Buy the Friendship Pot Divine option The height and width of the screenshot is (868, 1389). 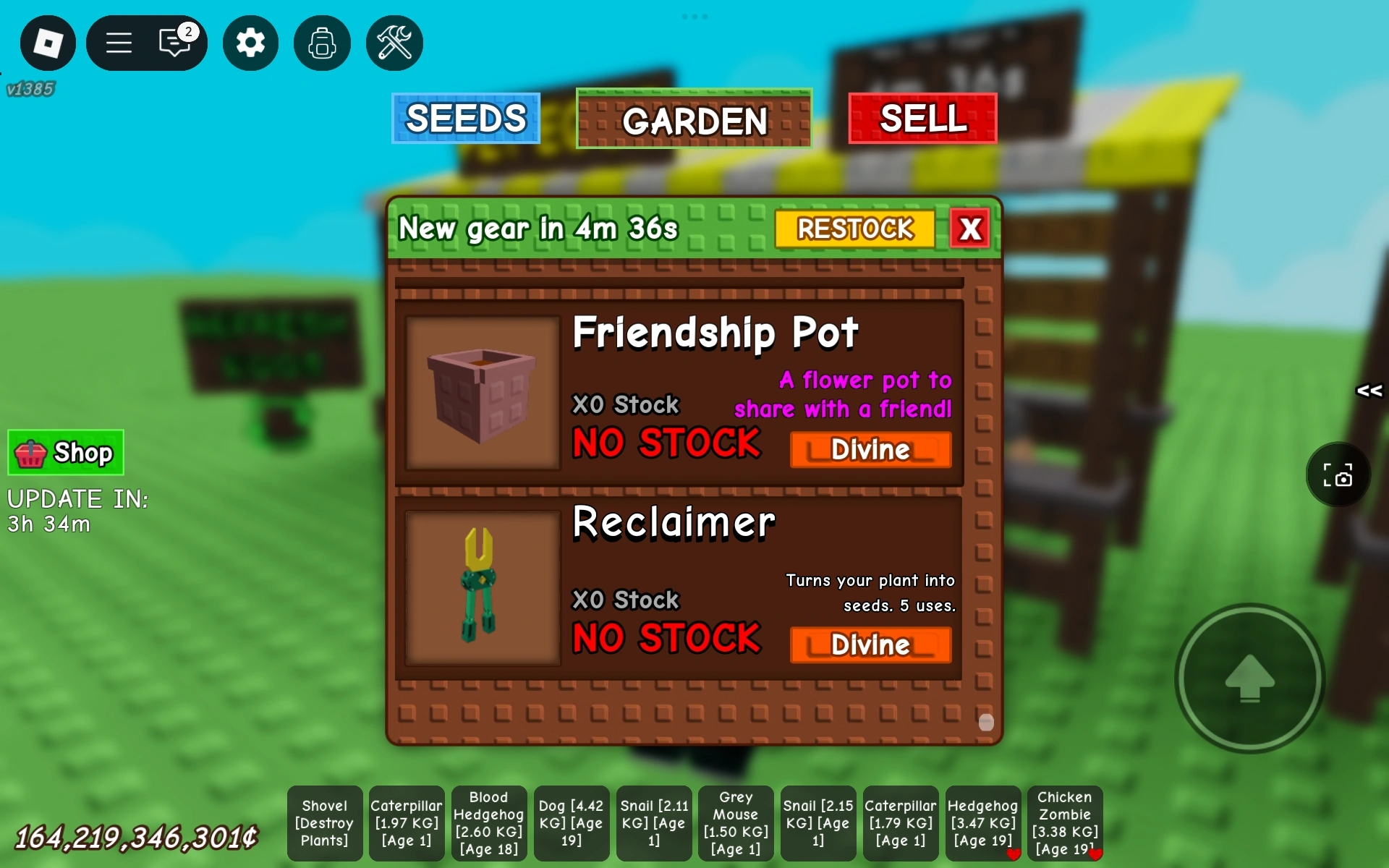point(870,449)
